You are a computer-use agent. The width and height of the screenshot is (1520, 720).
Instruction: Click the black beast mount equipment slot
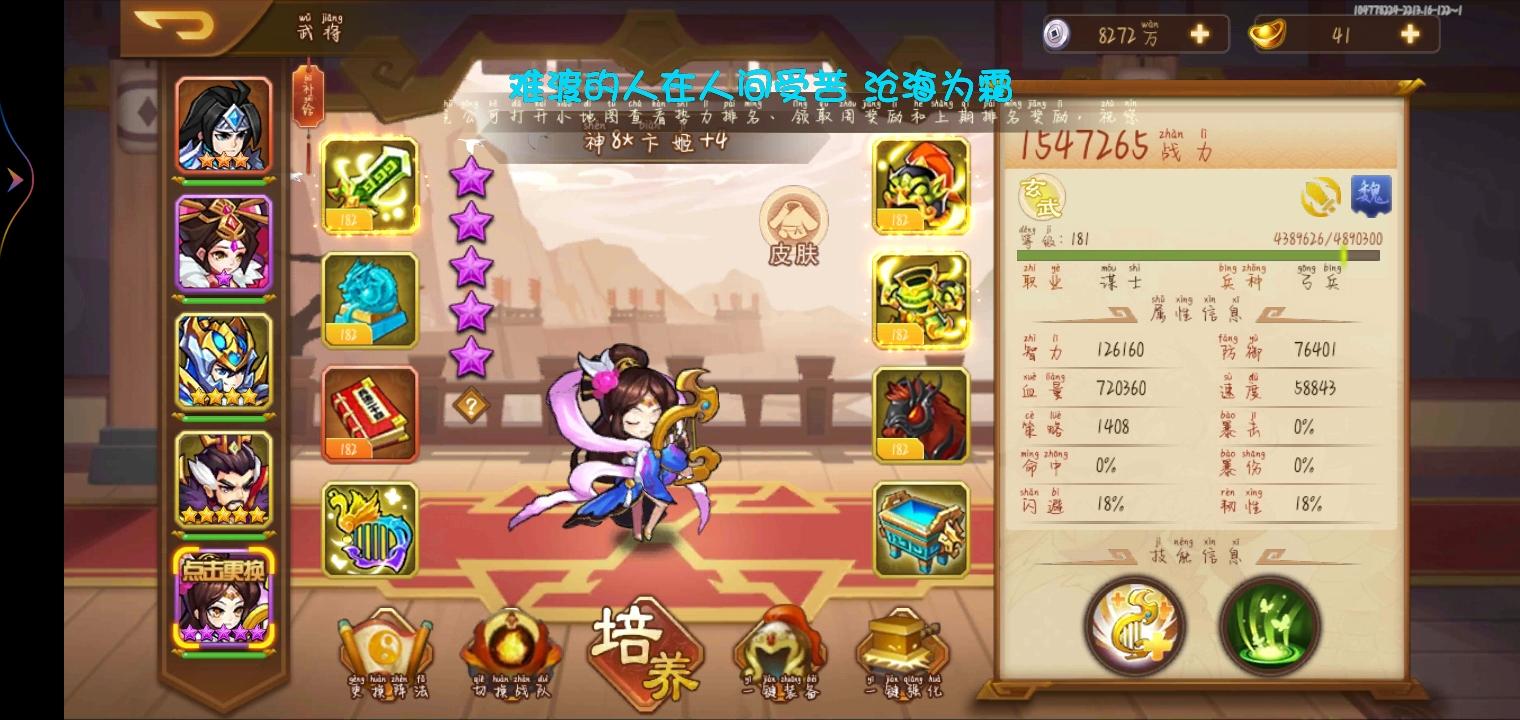pos(920,414)
